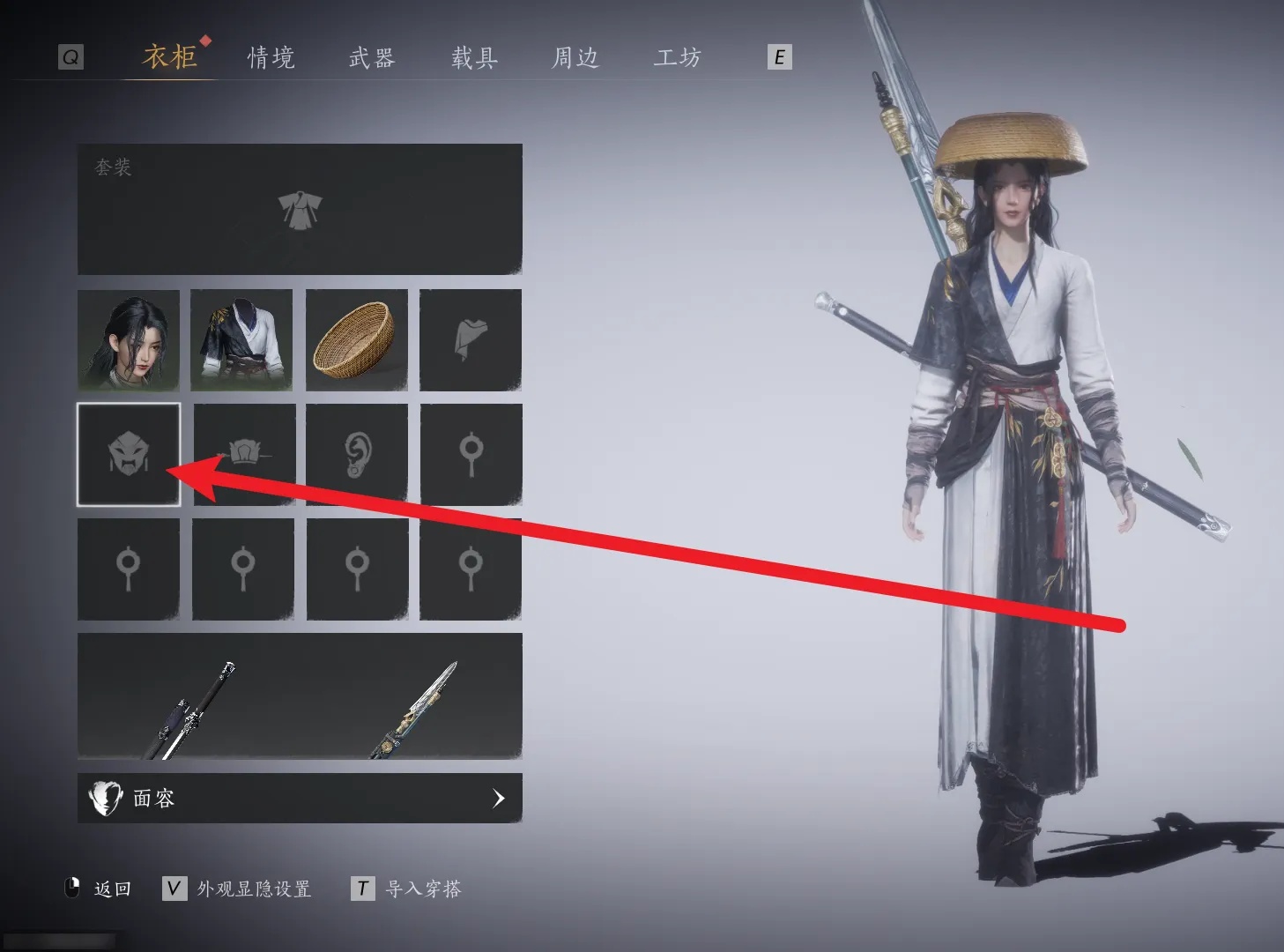Click the straw hat slot
The height and width of the screenshot is (952, 1284).
(356, 340)
